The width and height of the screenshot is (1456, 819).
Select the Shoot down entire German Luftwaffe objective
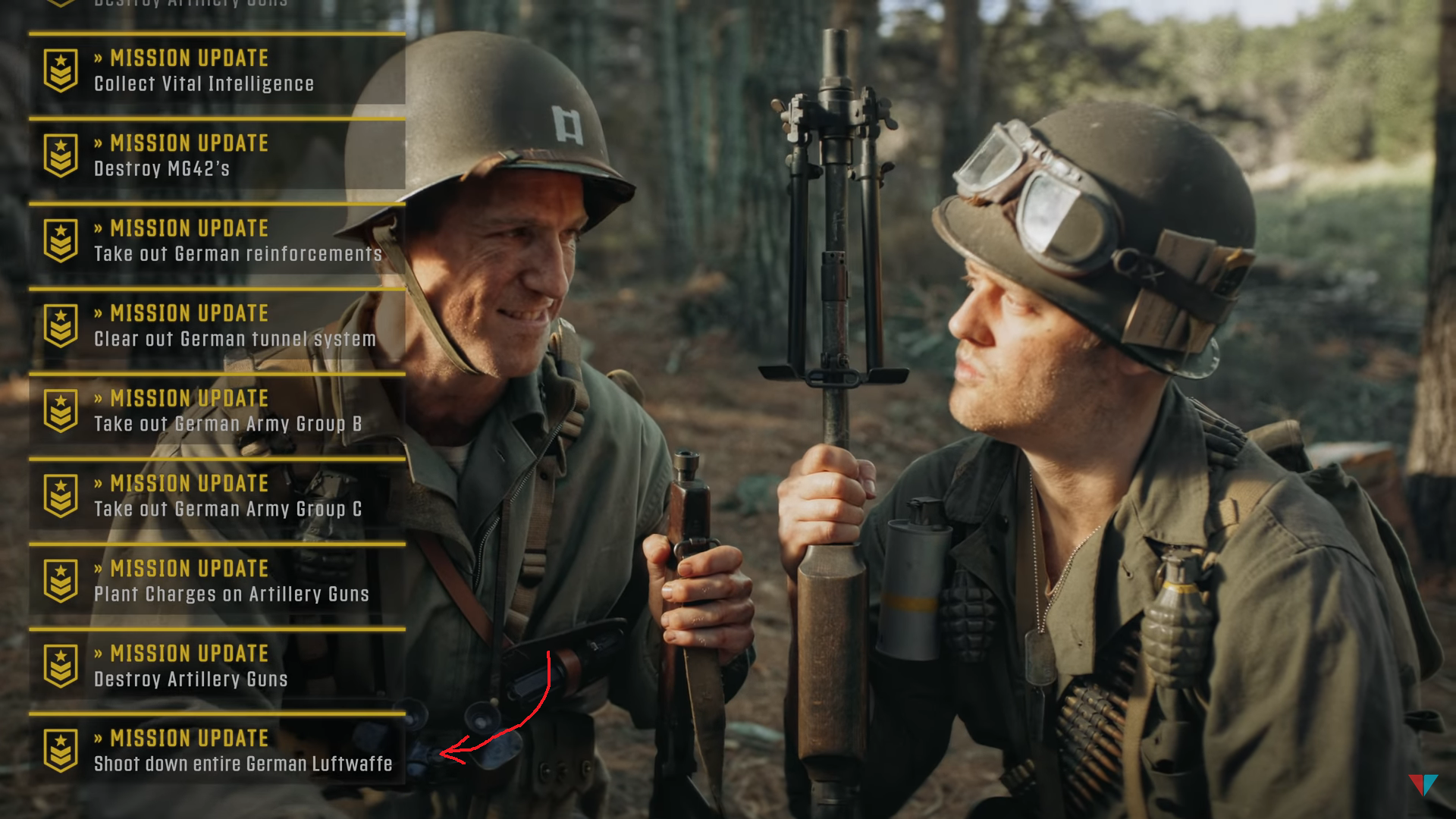pos(216,750)
